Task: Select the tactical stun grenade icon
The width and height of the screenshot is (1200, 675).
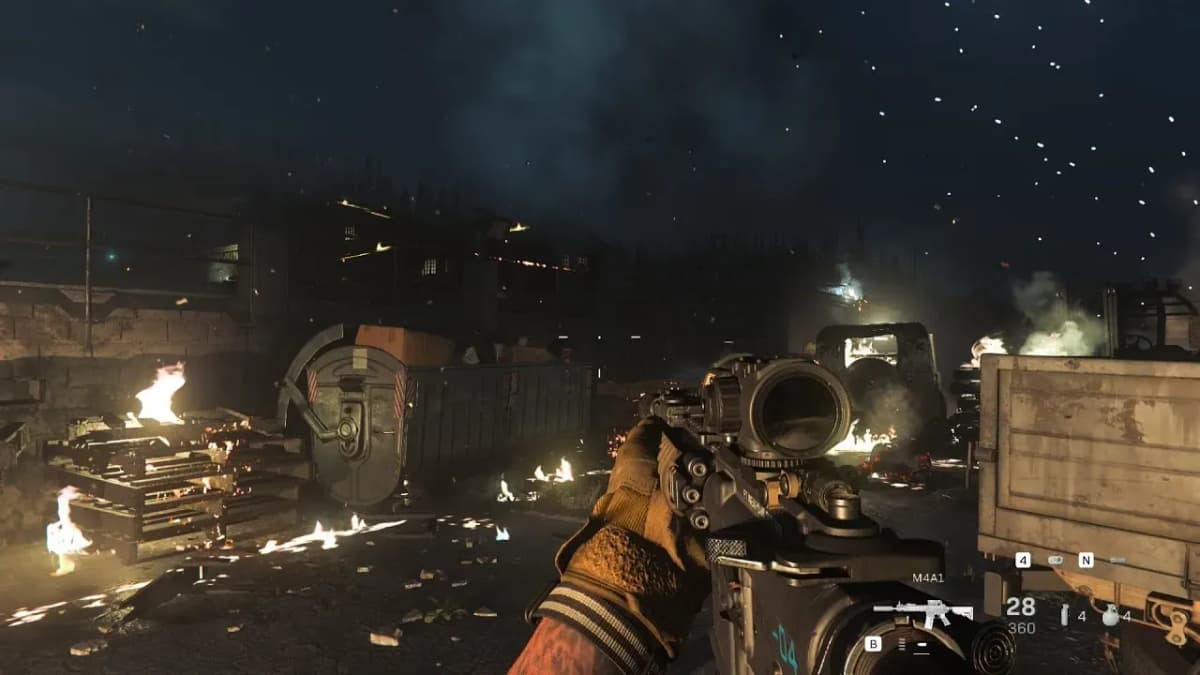Action: tap(1064, 616)
